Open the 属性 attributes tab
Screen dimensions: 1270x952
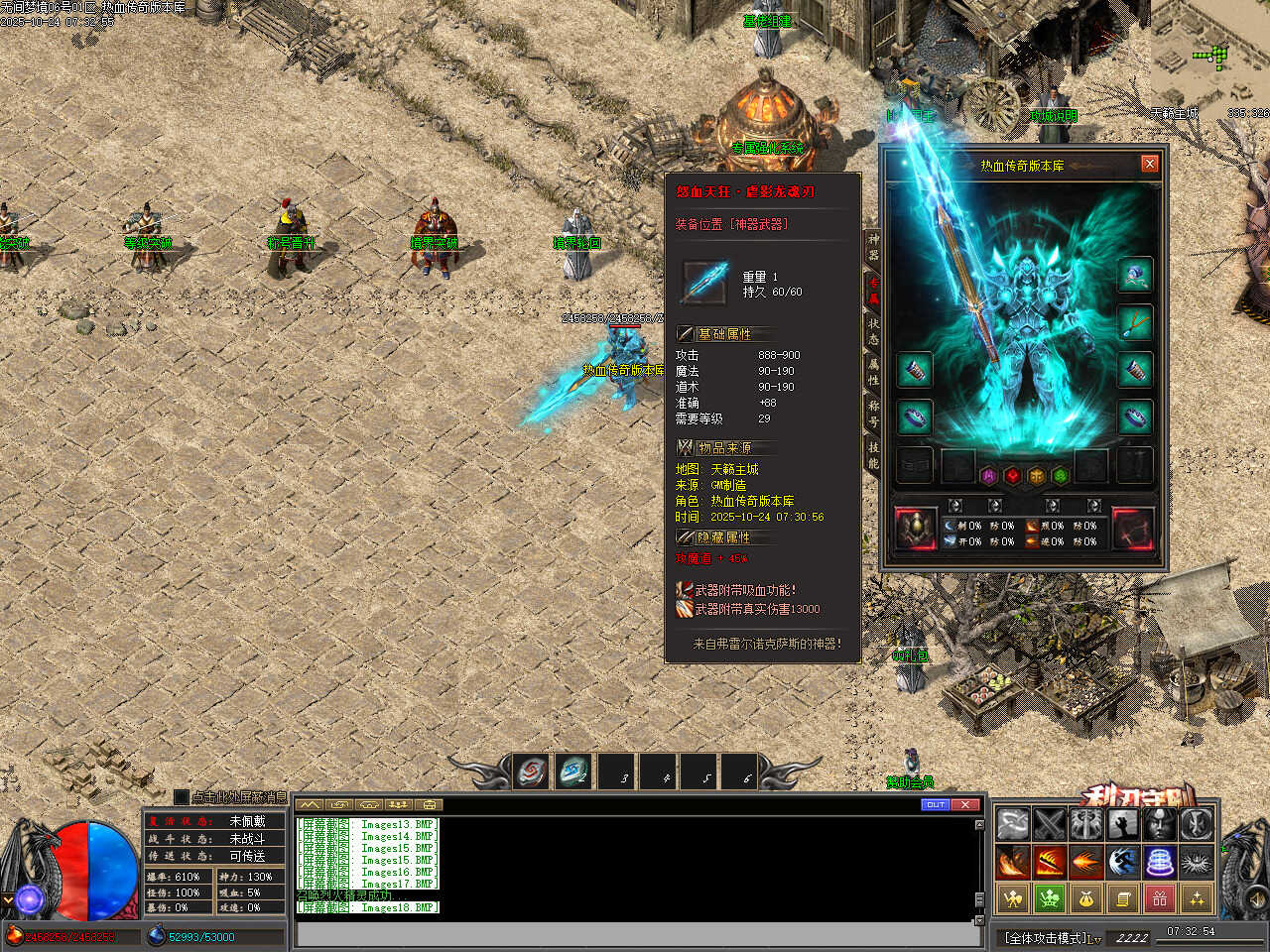click(873, 372)
